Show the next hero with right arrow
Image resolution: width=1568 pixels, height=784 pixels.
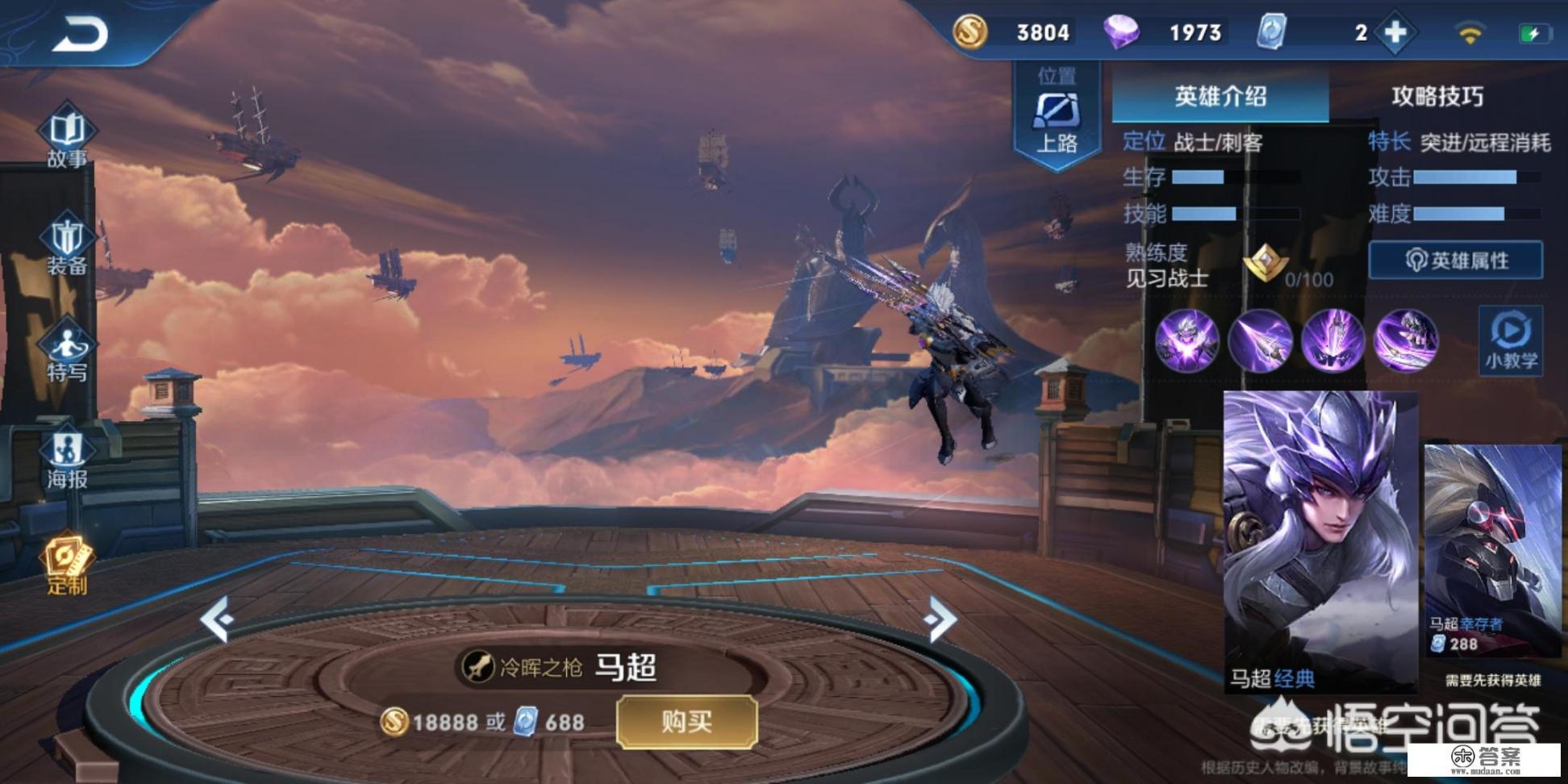[940, 619]
